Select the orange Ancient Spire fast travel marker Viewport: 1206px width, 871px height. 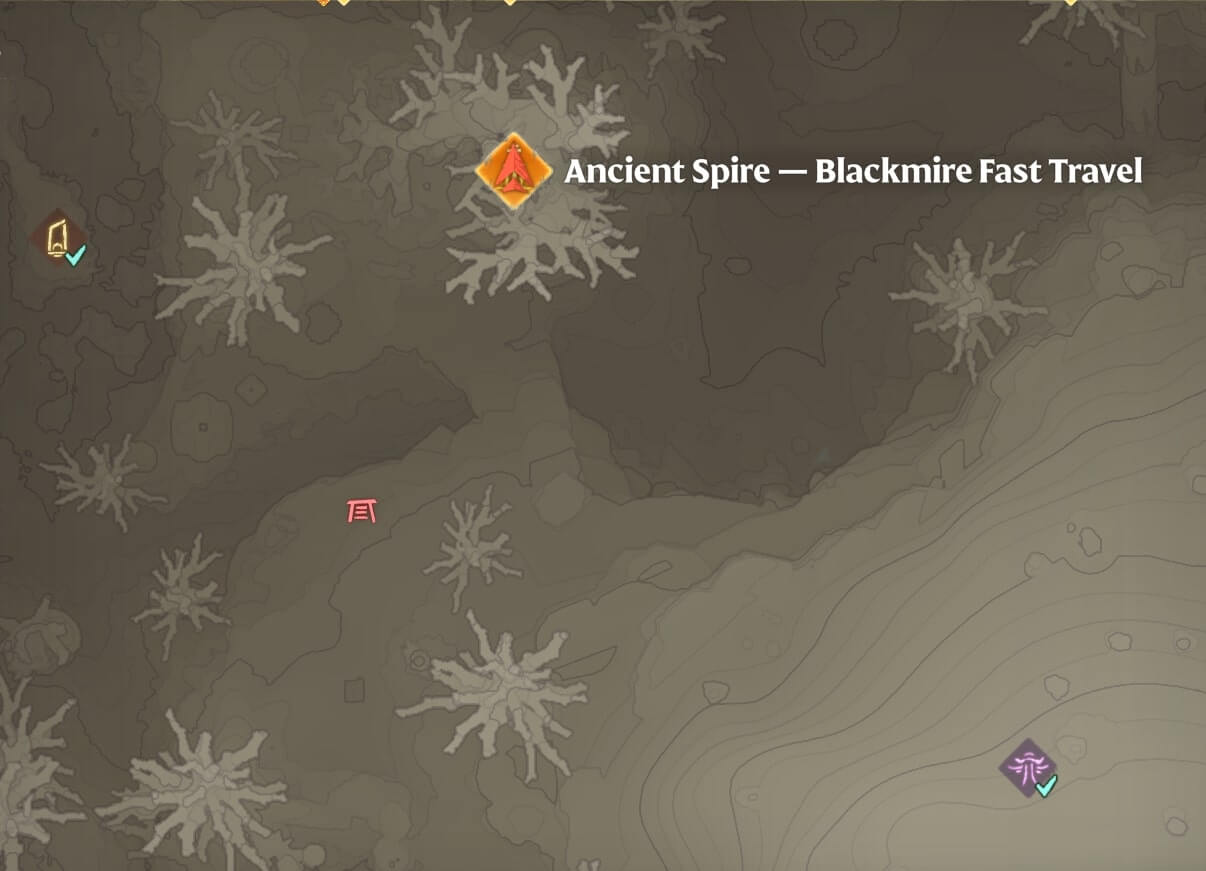click(x=513, y=171)
